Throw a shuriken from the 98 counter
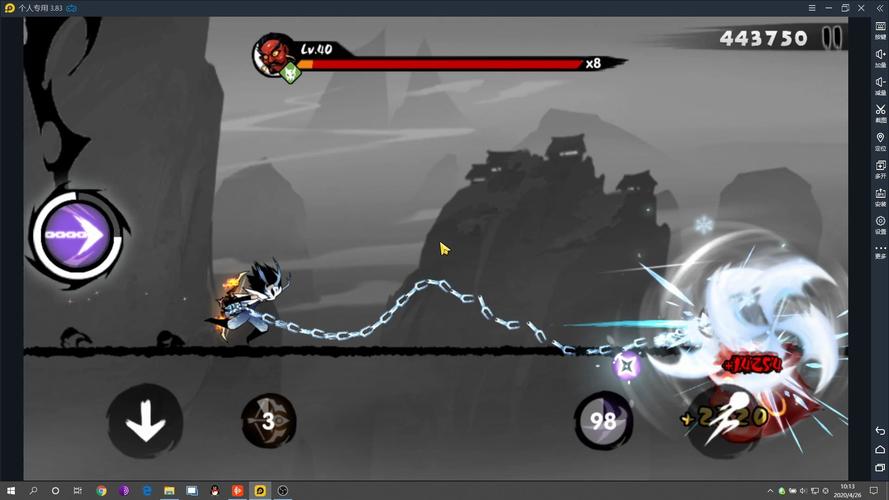Screen dimensions: 889x500 602,421
